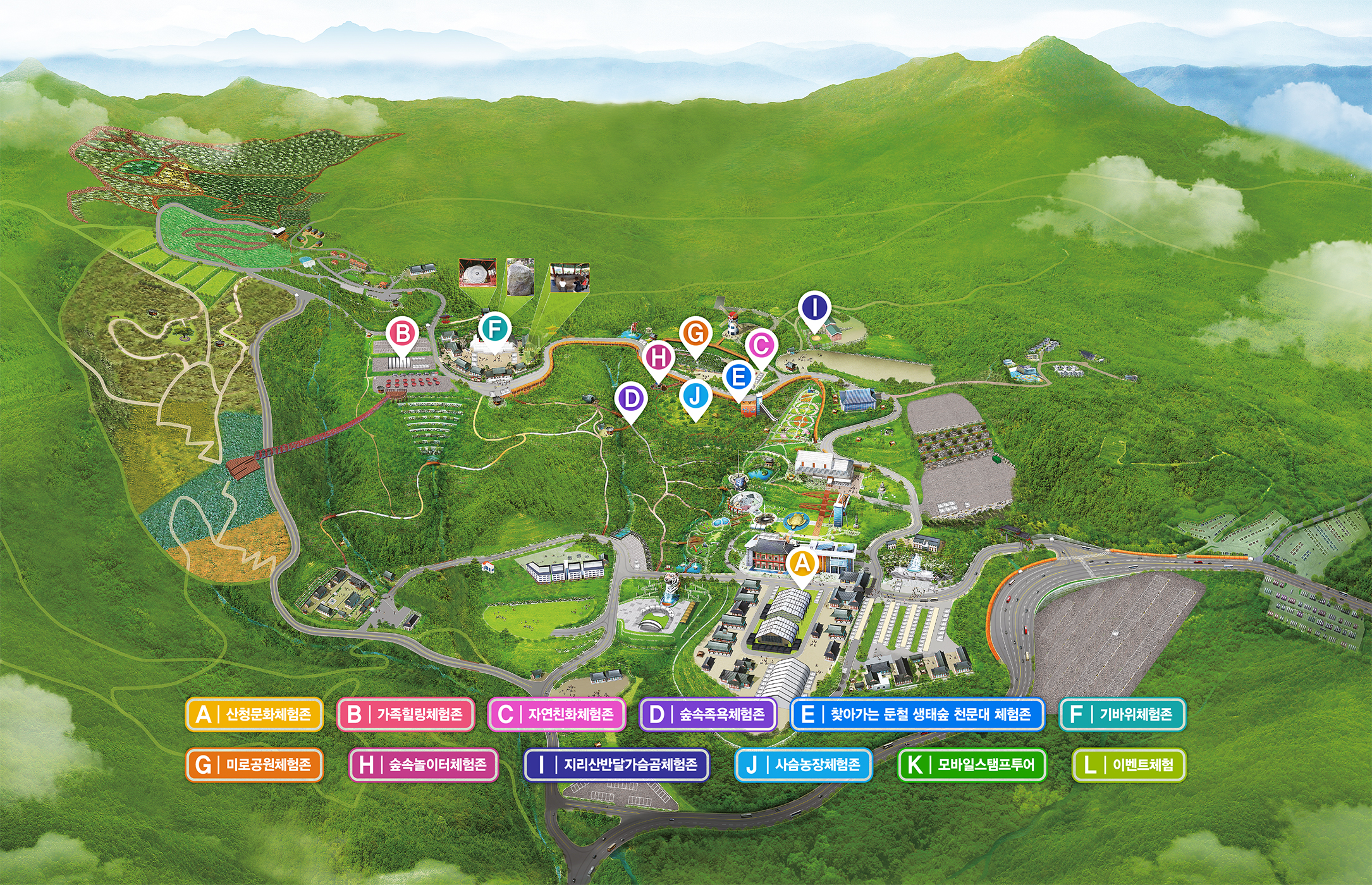Image resolution: width=1372 pixels, height=885 pixels.
Task: Select the pink B pin on the map
Action: (x=402, y=333)
